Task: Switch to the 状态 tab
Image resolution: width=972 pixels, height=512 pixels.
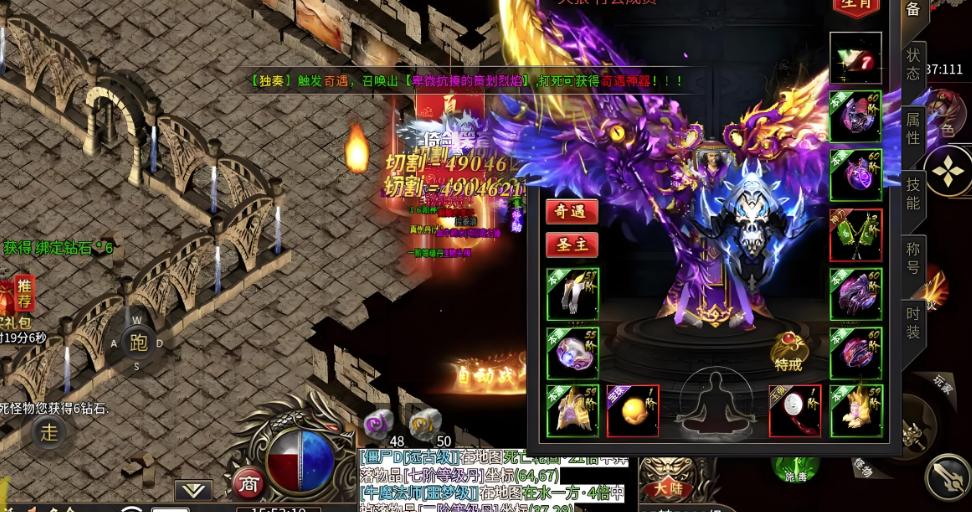Action: pos(912,64)
